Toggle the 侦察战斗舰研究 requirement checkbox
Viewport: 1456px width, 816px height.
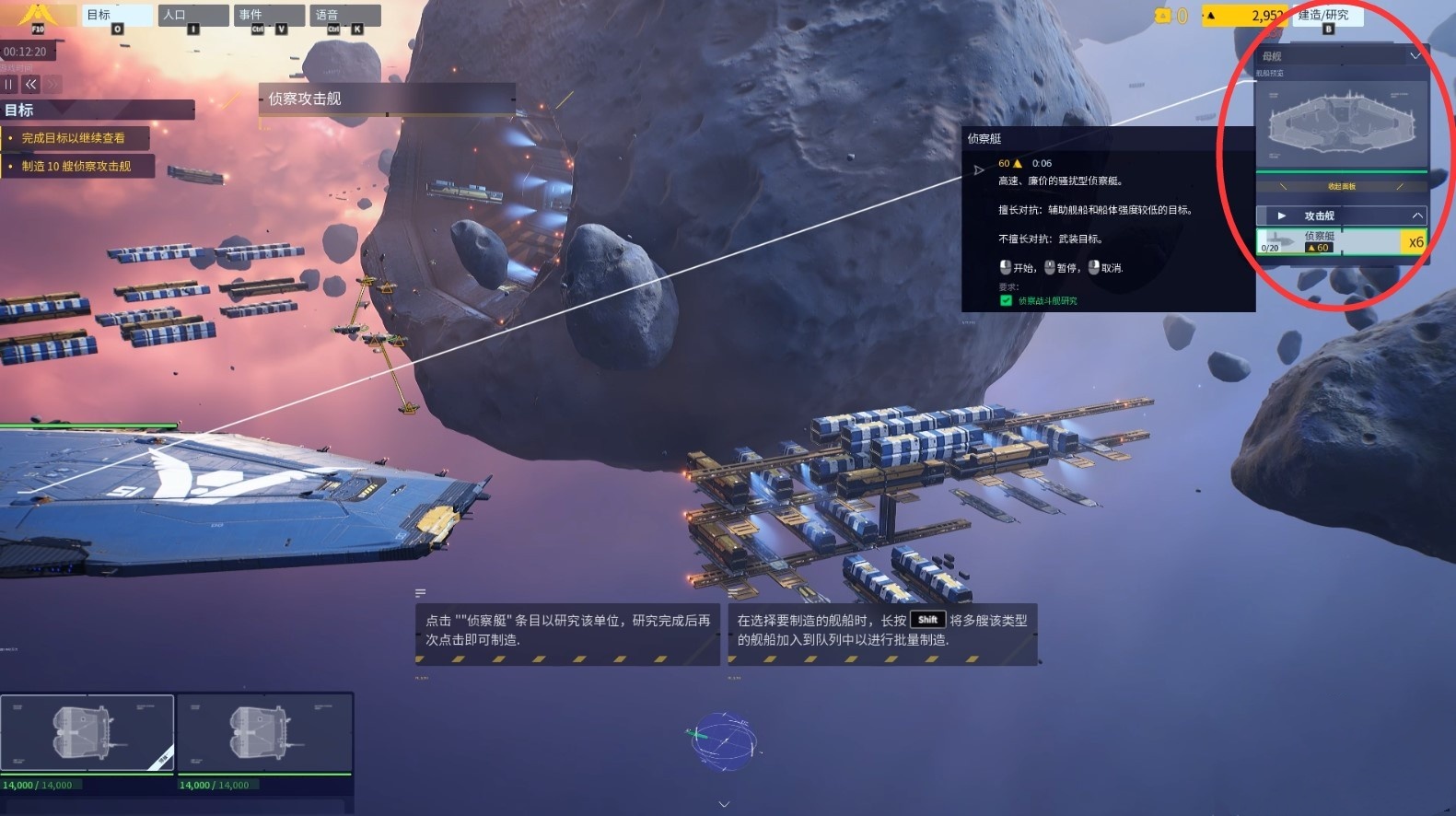point(1007,300)
